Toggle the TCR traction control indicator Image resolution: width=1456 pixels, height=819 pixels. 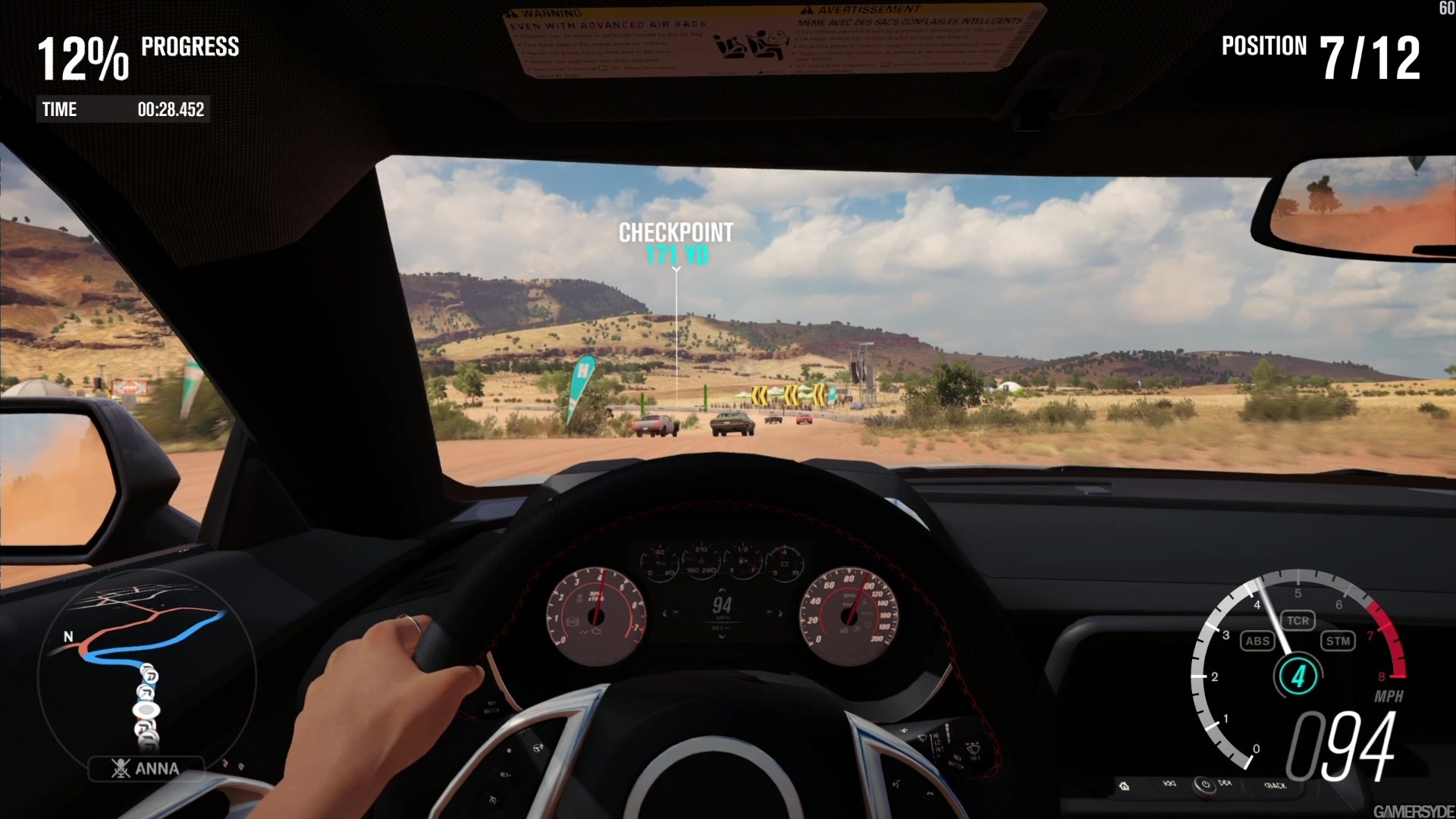[x=1298, y=620]
